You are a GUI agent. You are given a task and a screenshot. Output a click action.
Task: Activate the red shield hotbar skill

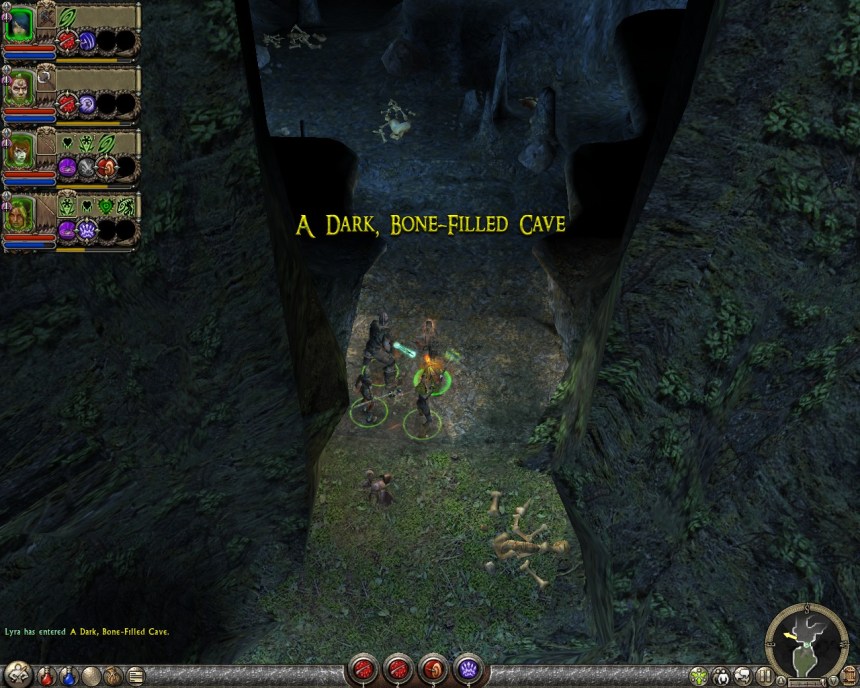[x=435, y=669]
